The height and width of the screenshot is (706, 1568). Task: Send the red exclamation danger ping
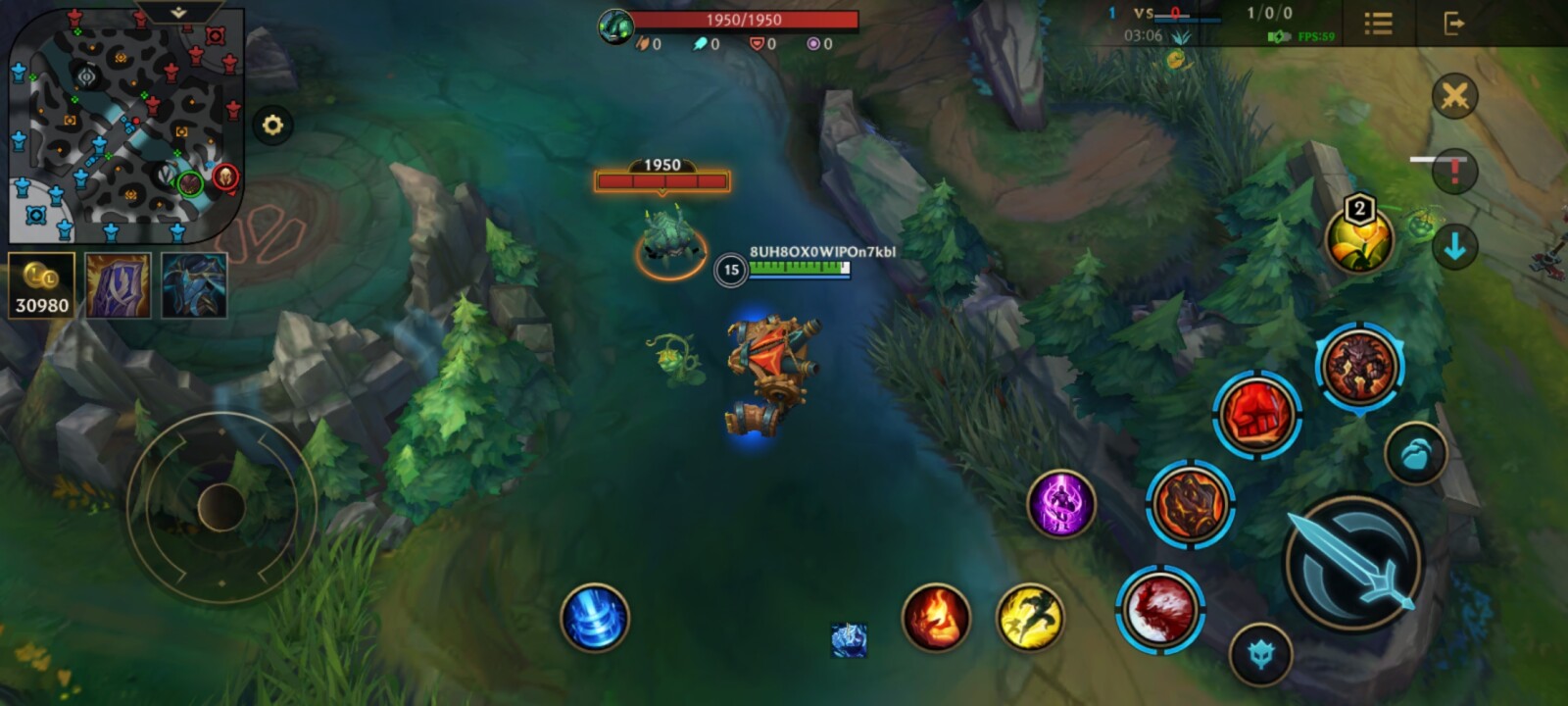pyautogui.click(x=1454, y=174)
